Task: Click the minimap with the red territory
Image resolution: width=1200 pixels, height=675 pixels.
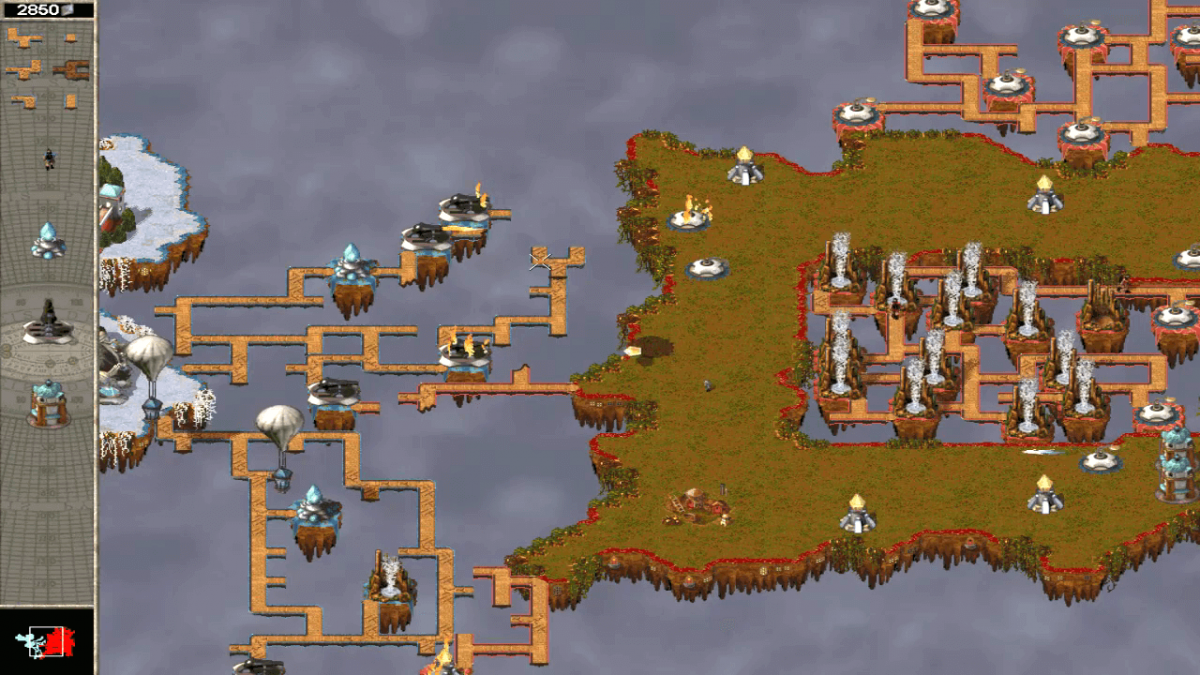Action: tap(48, 642)
